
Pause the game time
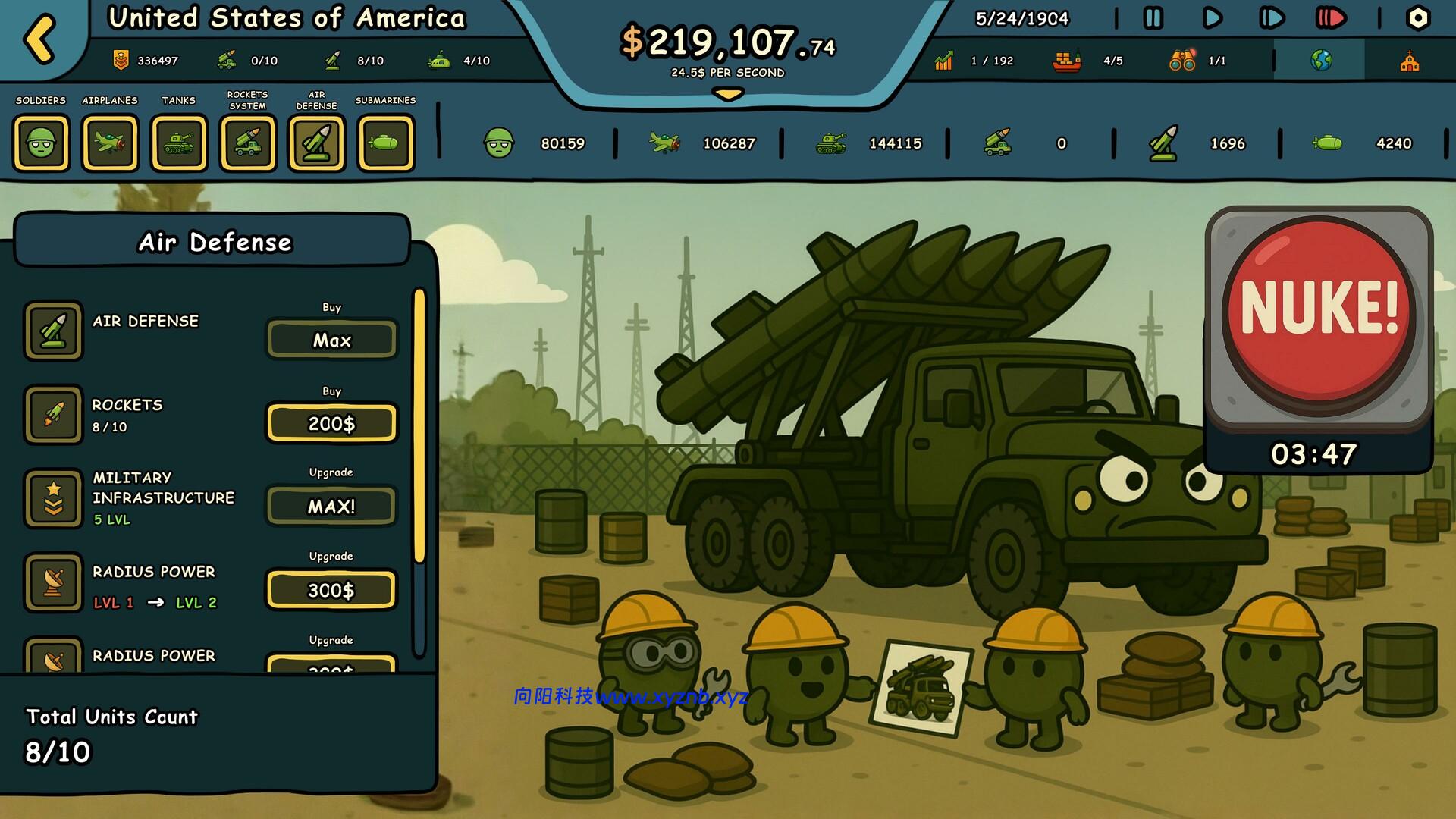click(1153, 18)
